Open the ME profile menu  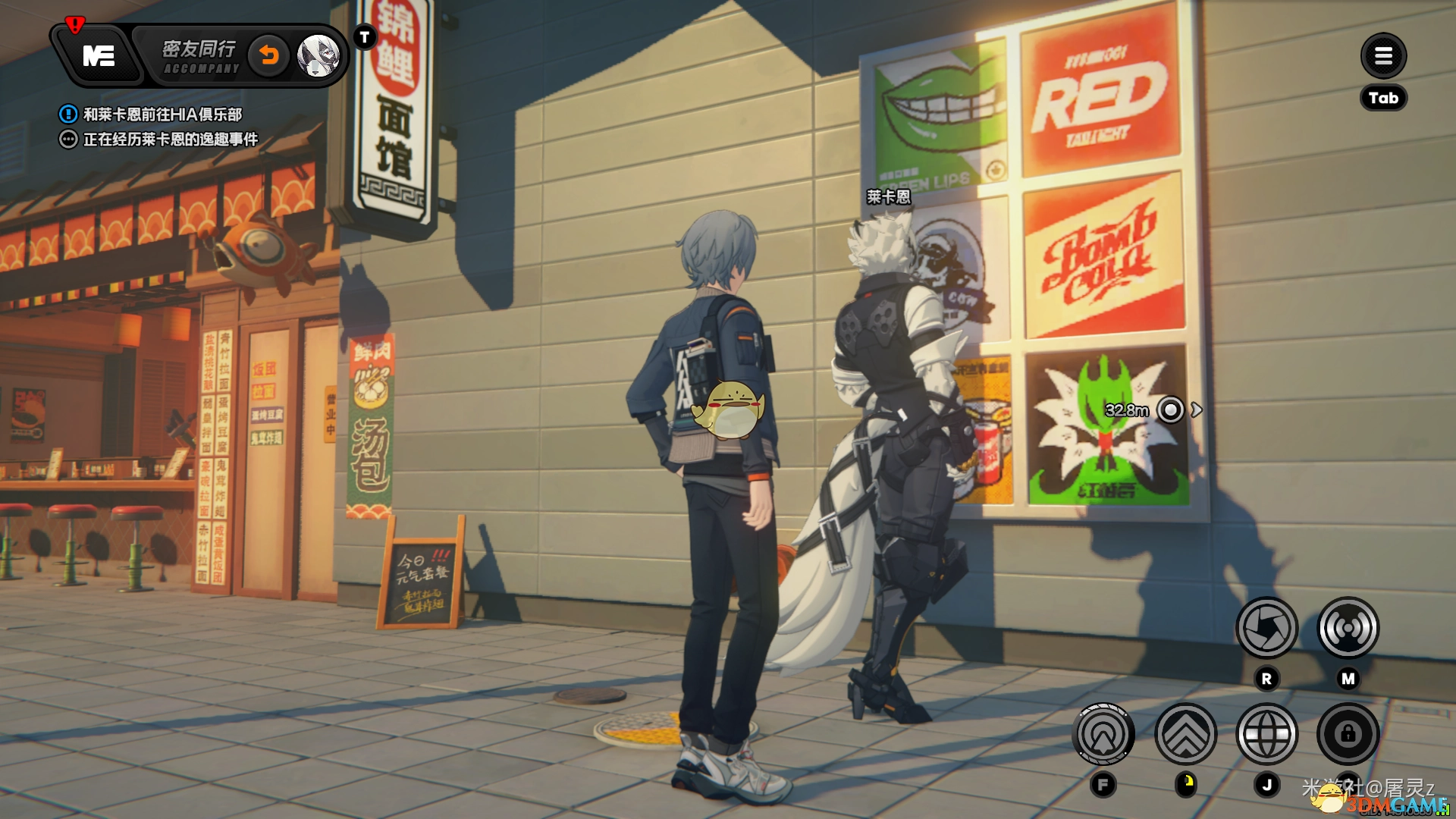pyautogui.click(x=99, y=55)
